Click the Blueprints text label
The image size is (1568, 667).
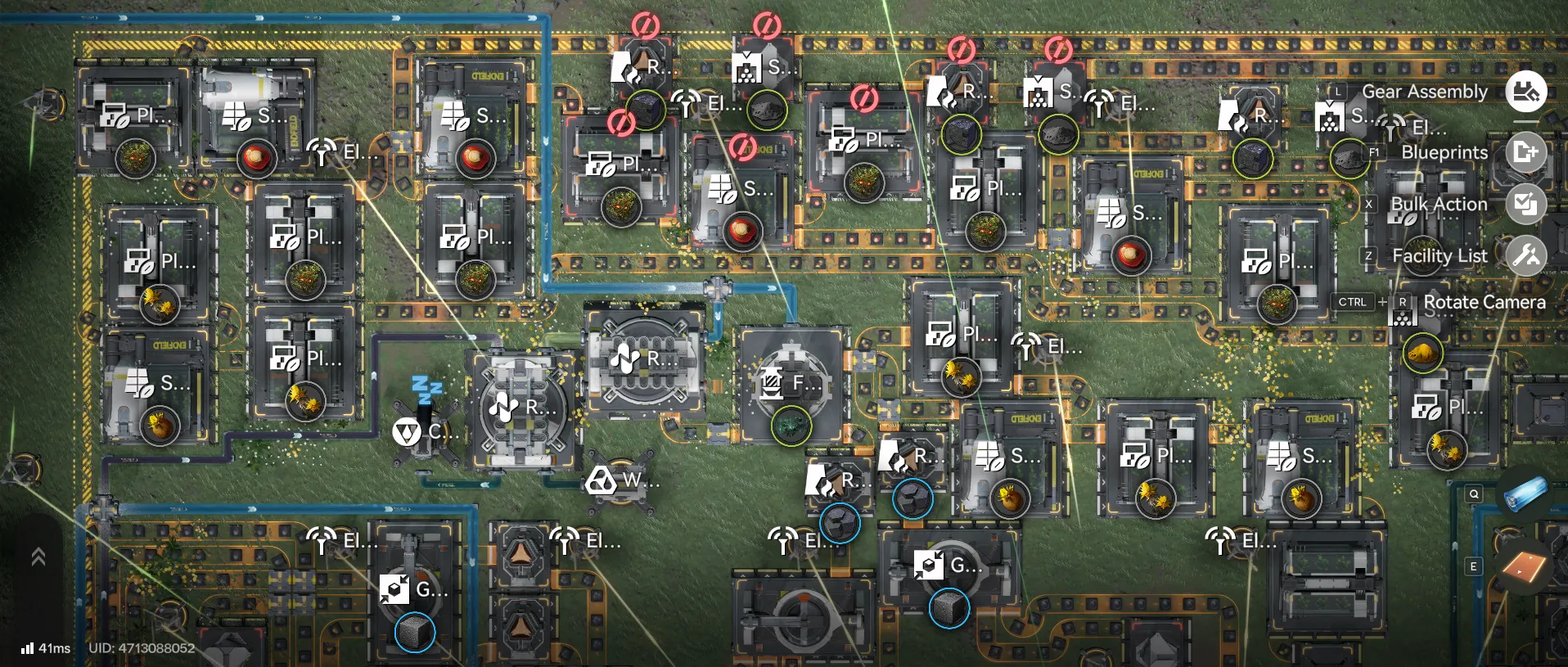point(1445,153)
